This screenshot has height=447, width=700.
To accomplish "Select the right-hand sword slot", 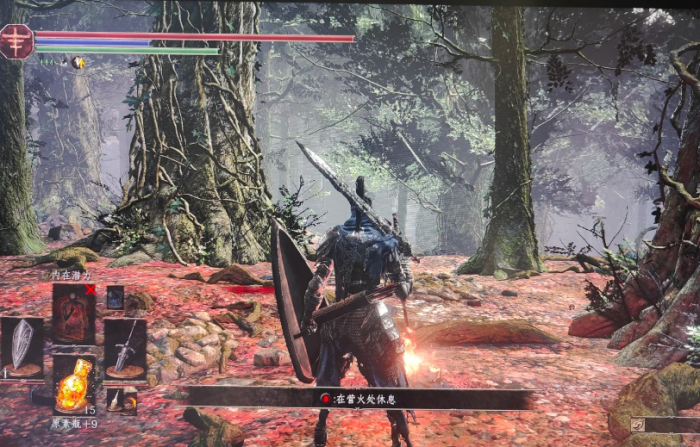I will [x=125, y=347].
